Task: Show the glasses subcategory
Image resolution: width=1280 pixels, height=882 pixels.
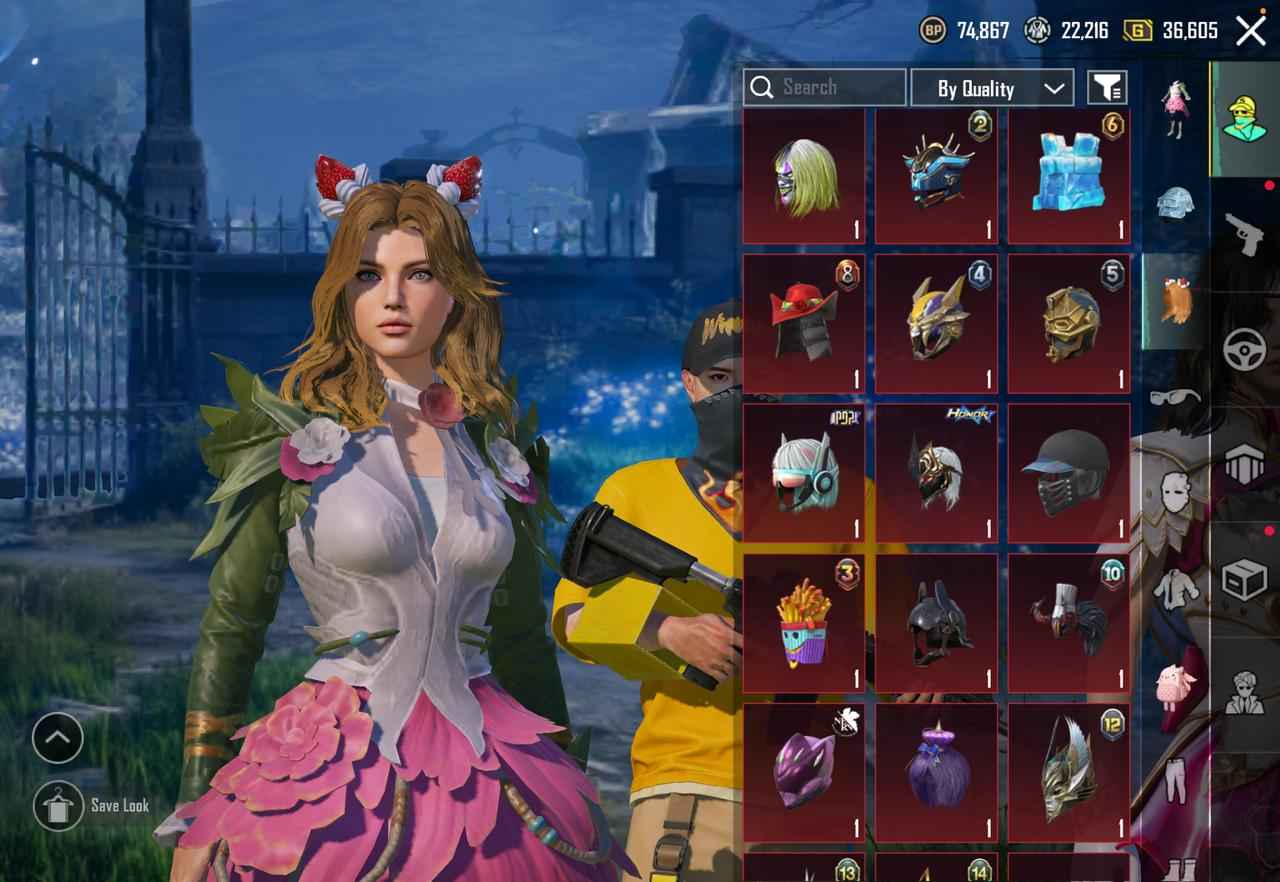Action: (1175, 397)
